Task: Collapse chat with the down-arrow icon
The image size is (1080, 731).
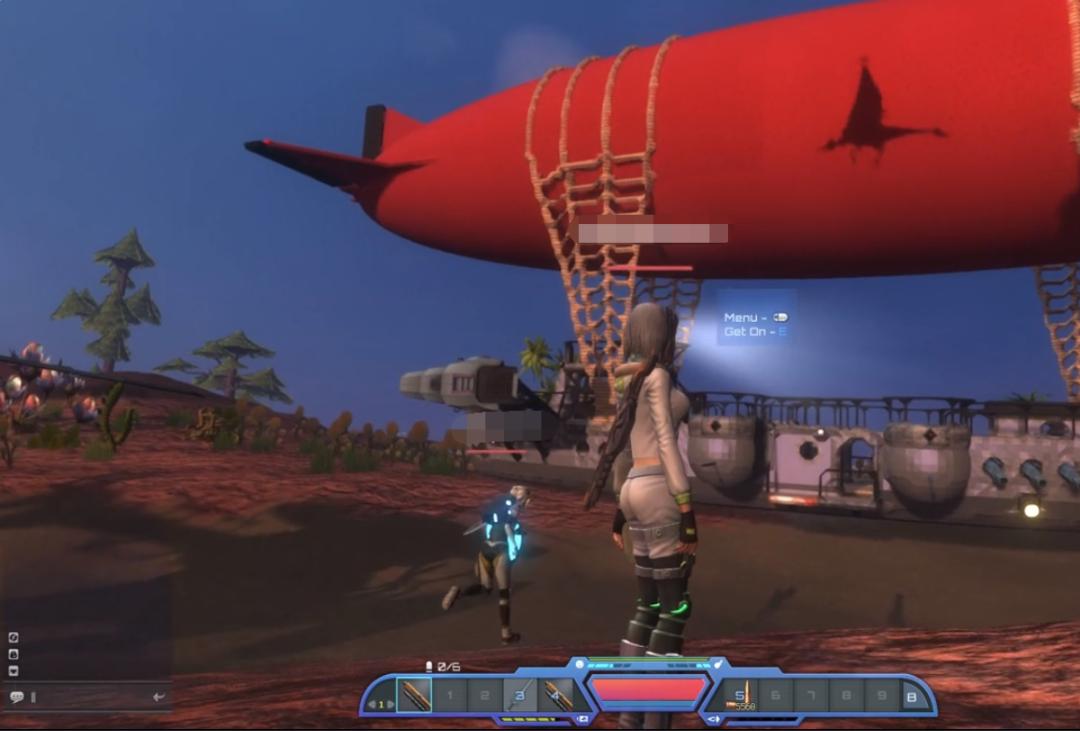Action: pyautogui.click(x=14, y=670)
